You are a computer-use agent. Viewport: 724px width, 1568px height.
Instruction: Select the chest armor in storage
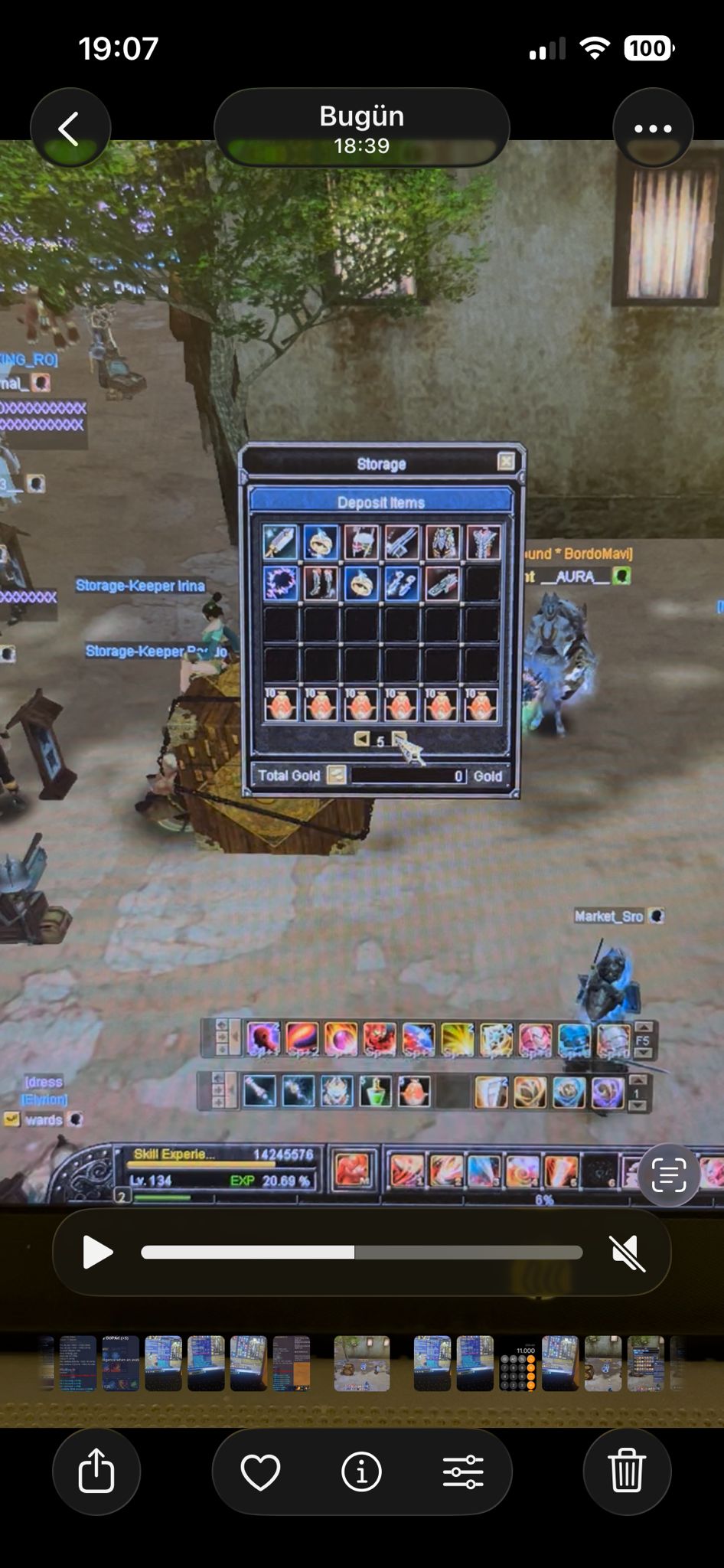click(x=442, y=542)
